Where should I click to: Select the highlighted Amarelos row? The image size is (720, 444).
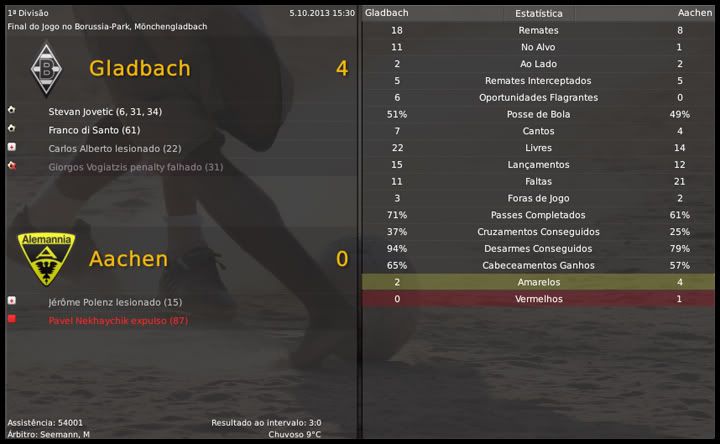click(x=539, y=283)
